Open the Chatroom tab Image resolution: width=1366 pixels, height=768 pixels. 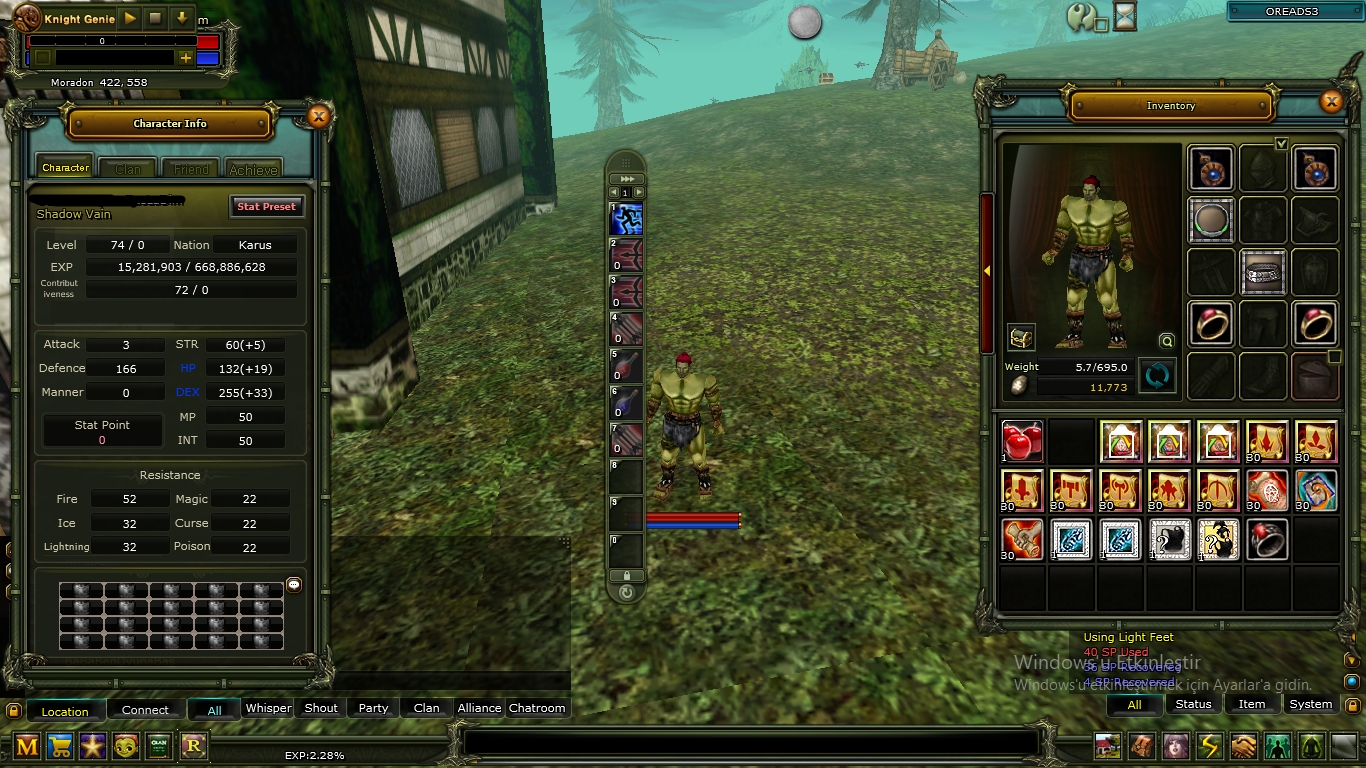(537, 708)
